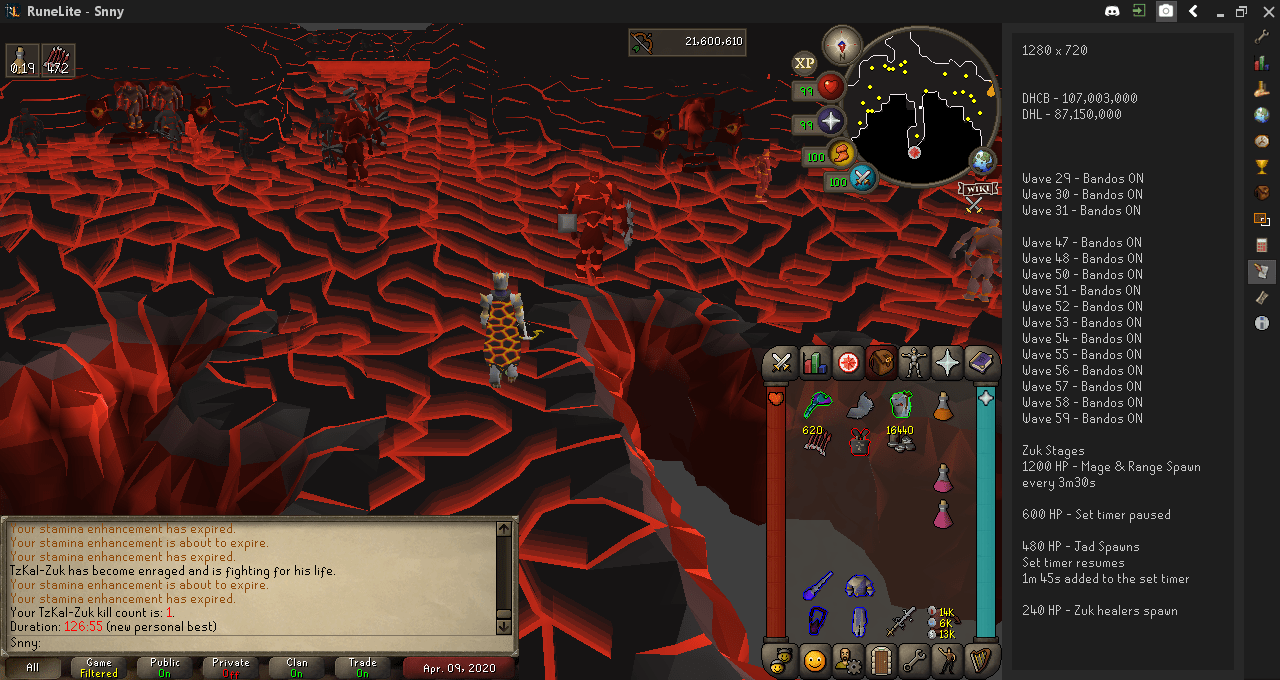The image size is (1280, 680).
Task: Take a screenshot with the camera button
Action: click(x=1166, y=11)
